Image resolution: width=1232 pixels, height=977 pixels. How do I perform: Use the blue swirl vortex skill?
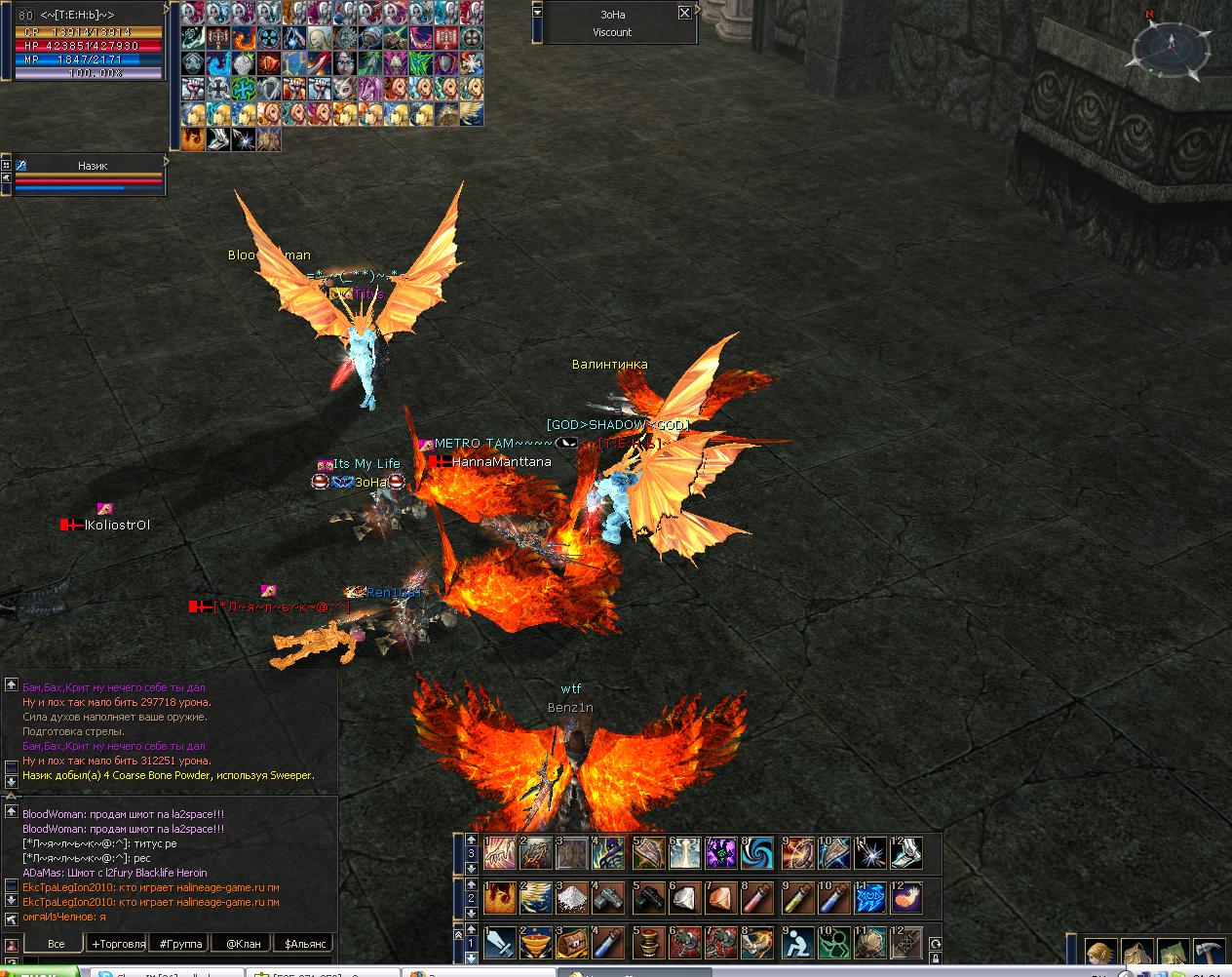[x=756, y=854]
